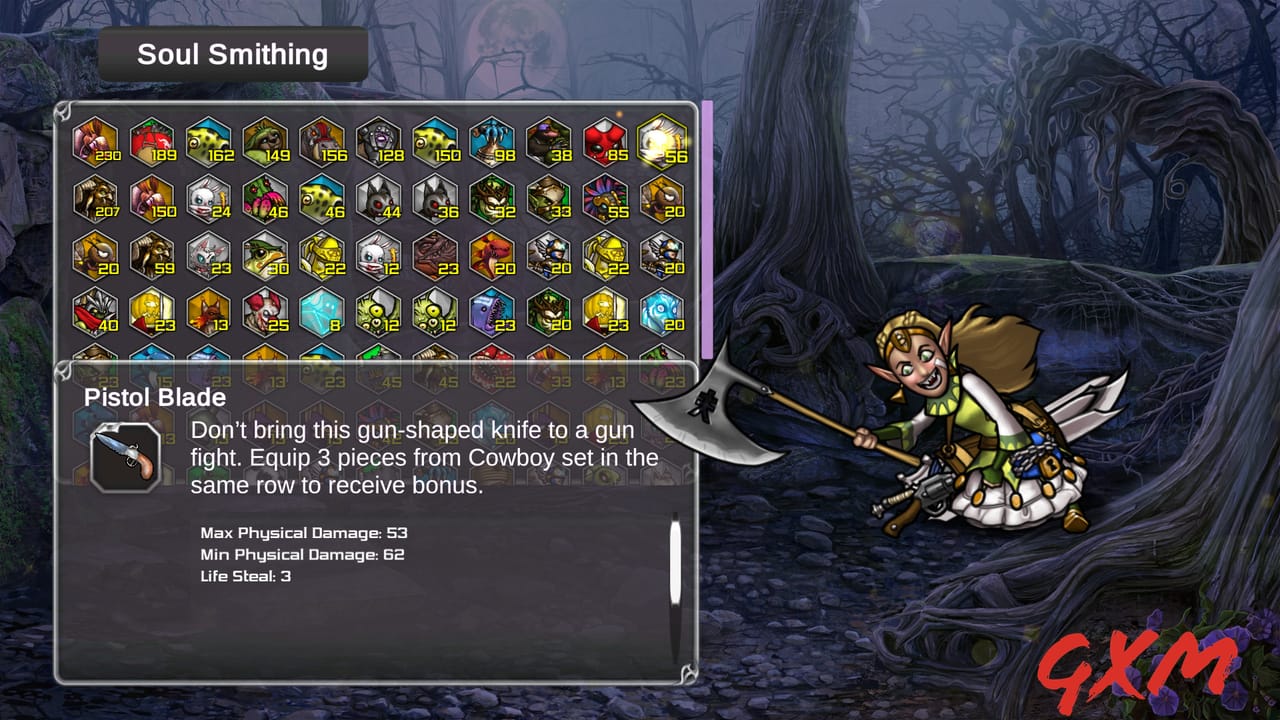Select the feathered mask soul numbered 55
Viewport: 1280px width, 720px height.
point(605,198)
